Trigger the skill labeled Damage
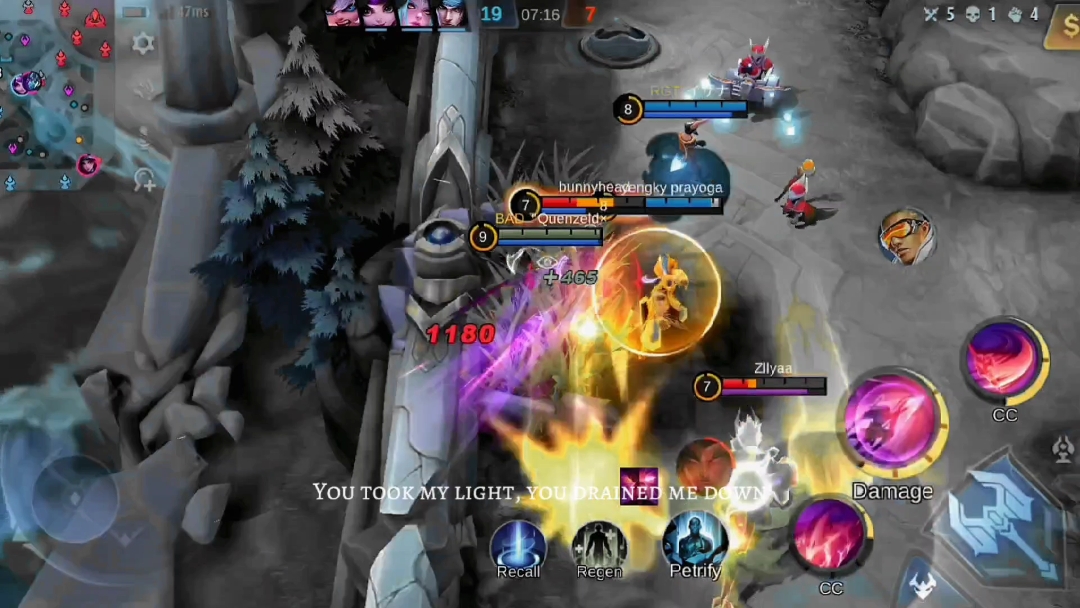The image size is (1080, 608). pyautogui.click(x=892, y=420)
